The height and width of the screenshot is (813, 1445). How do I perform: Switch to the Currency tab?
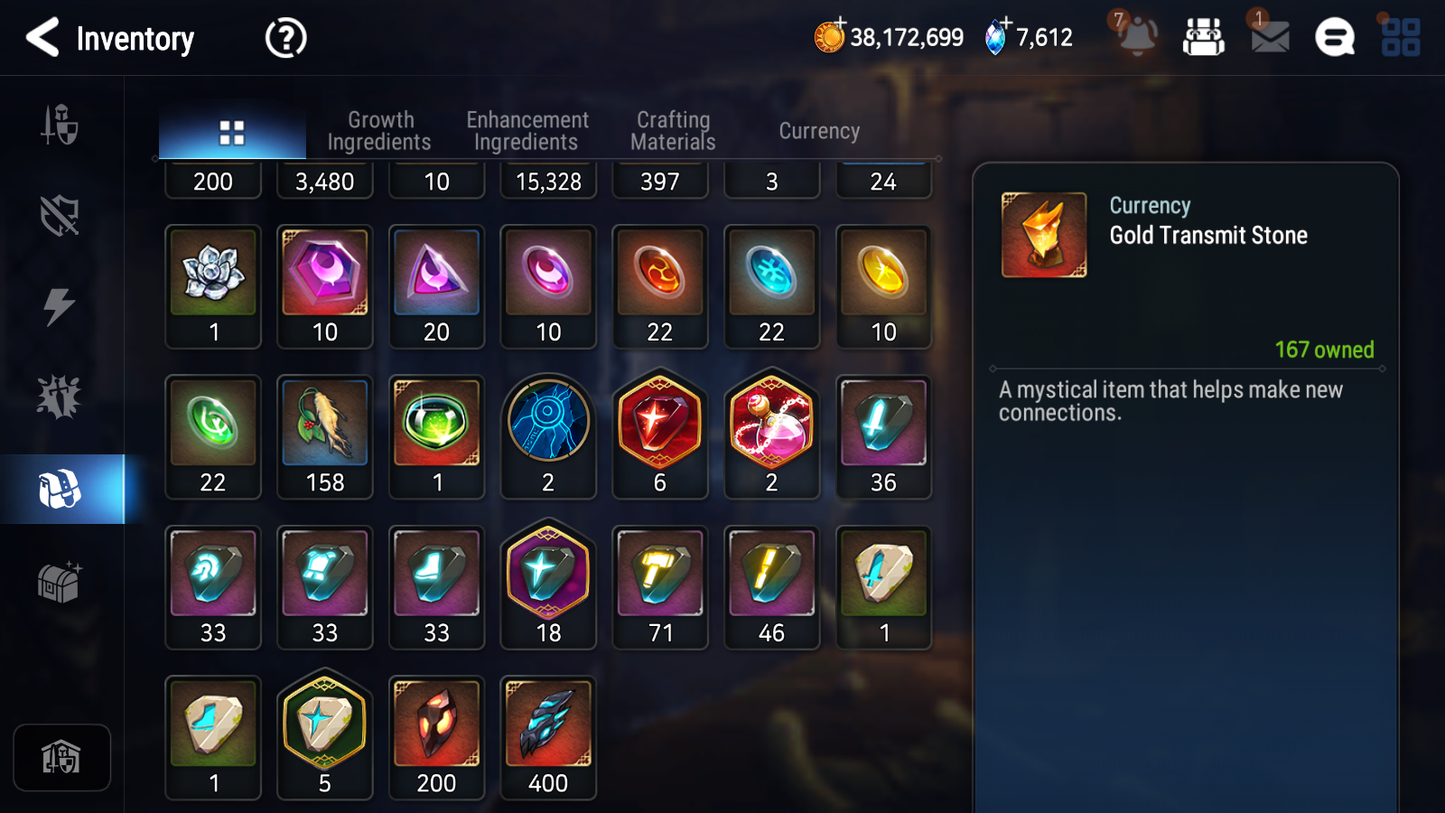[x=818, y=131]
